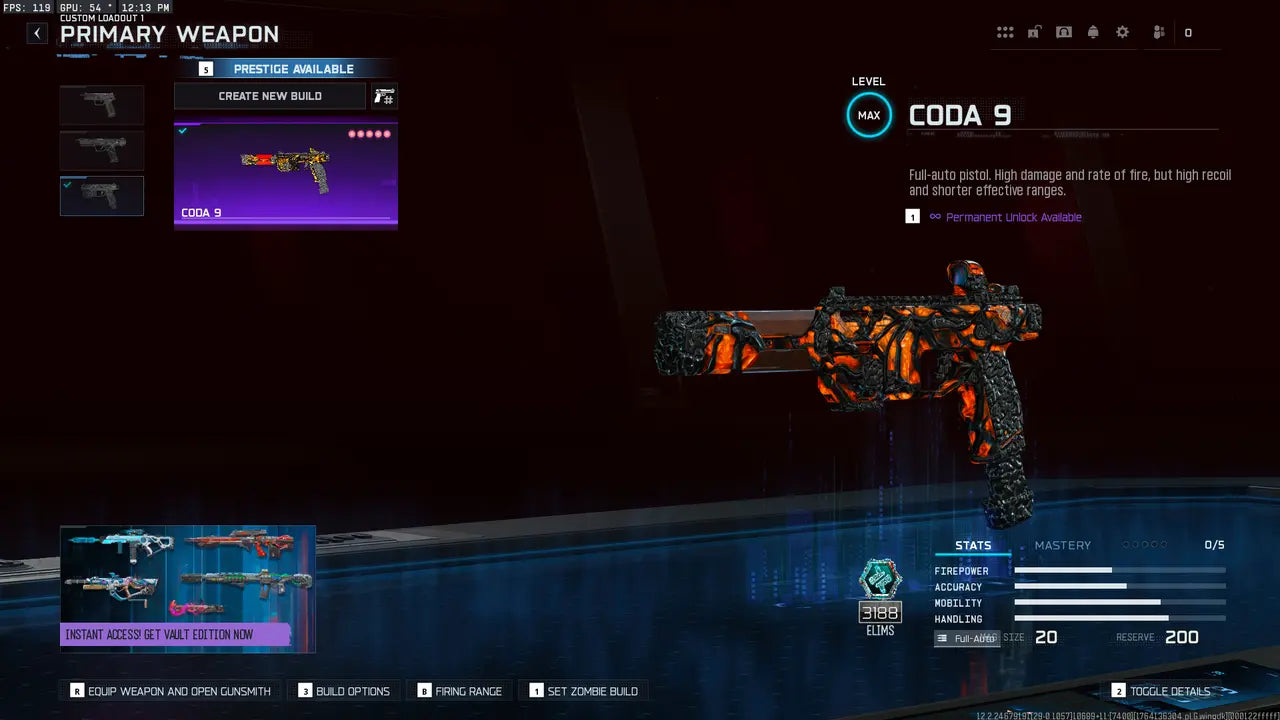Open settings with the gear icon
1280x720 pixels.
tap(1122, 33)
